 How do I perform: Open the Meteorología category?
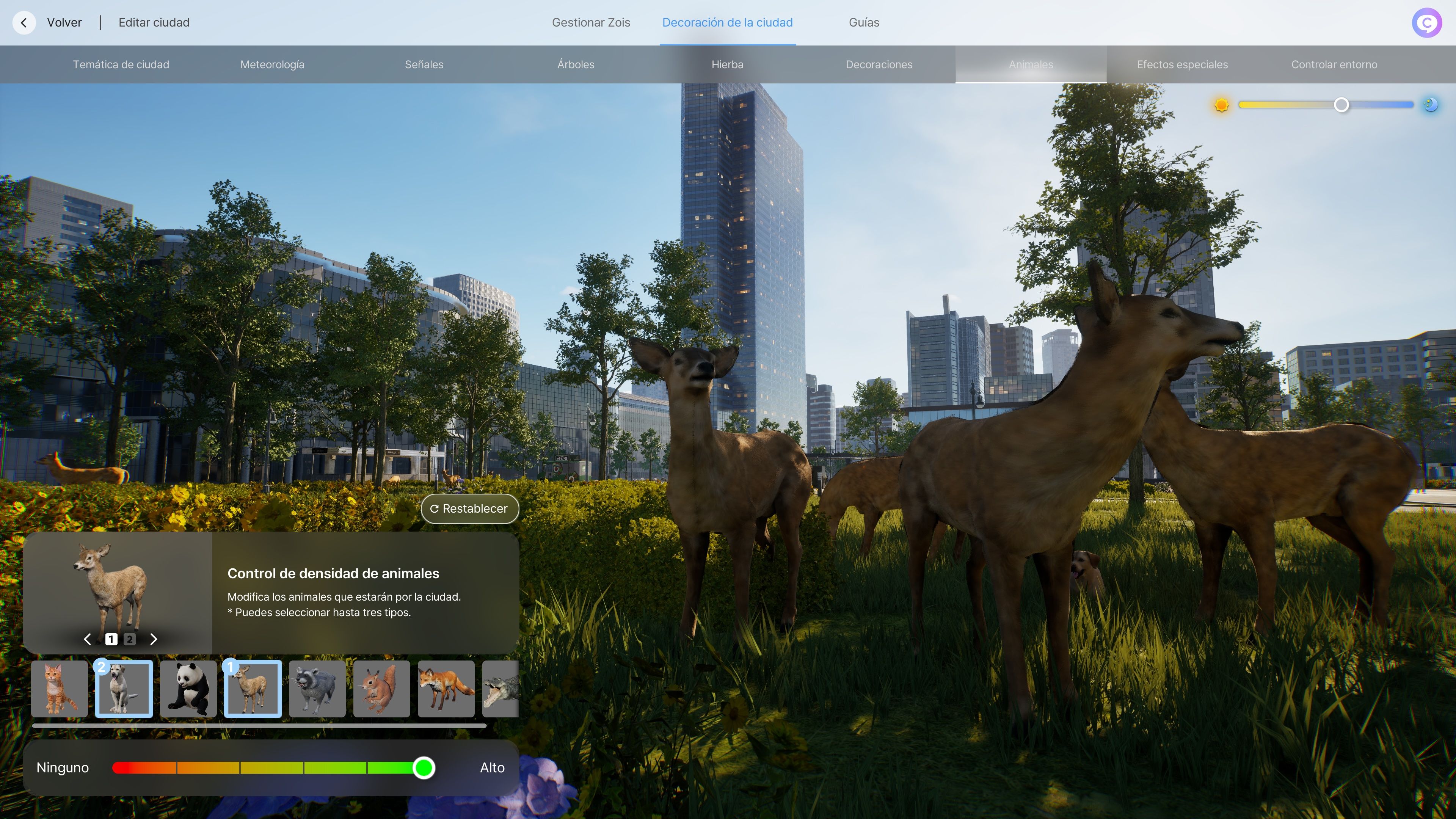point(272,64)
